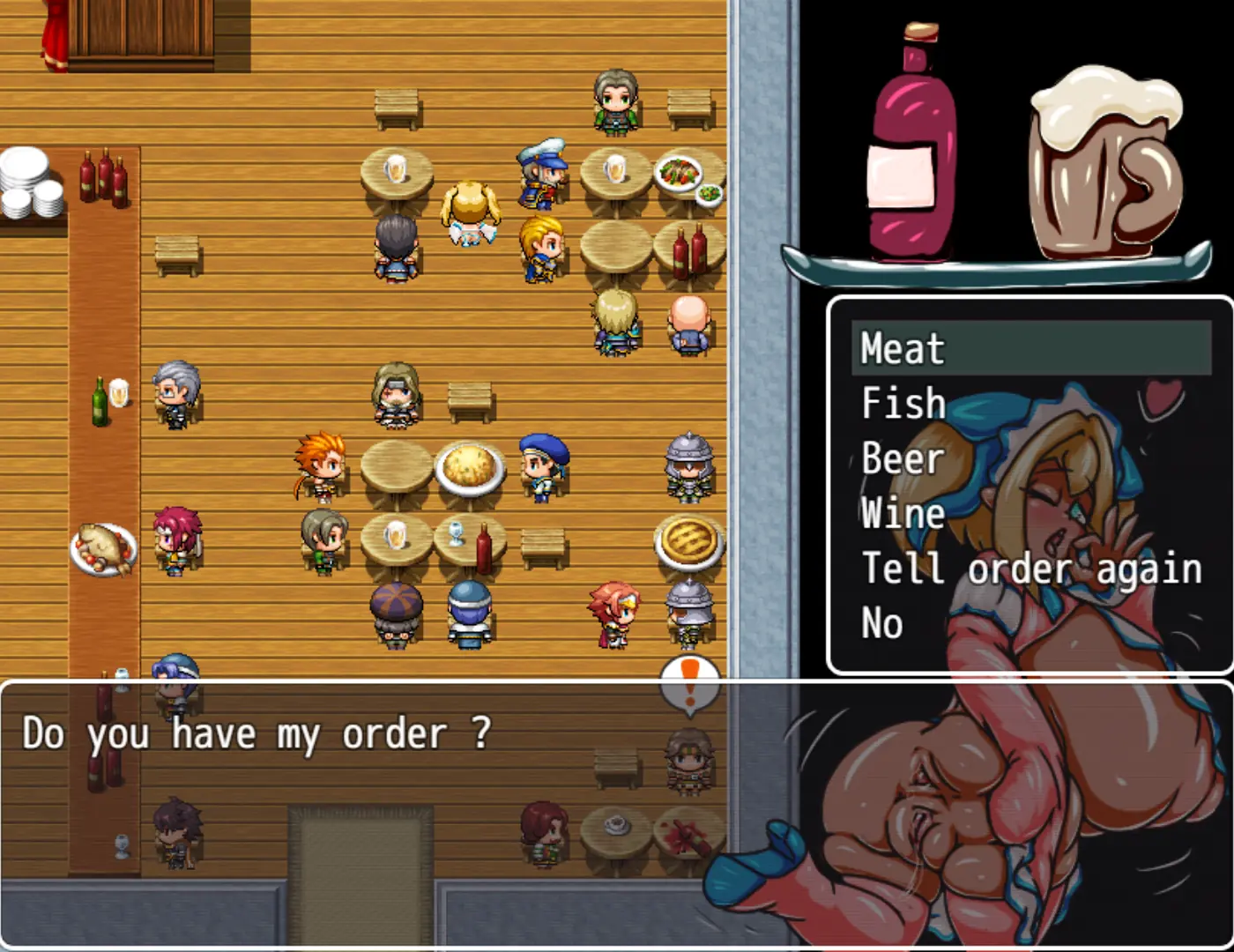Advance the "Do you have my order ?" dialogue
This screenshot has height=952, width=1234.
coord(256,733)
